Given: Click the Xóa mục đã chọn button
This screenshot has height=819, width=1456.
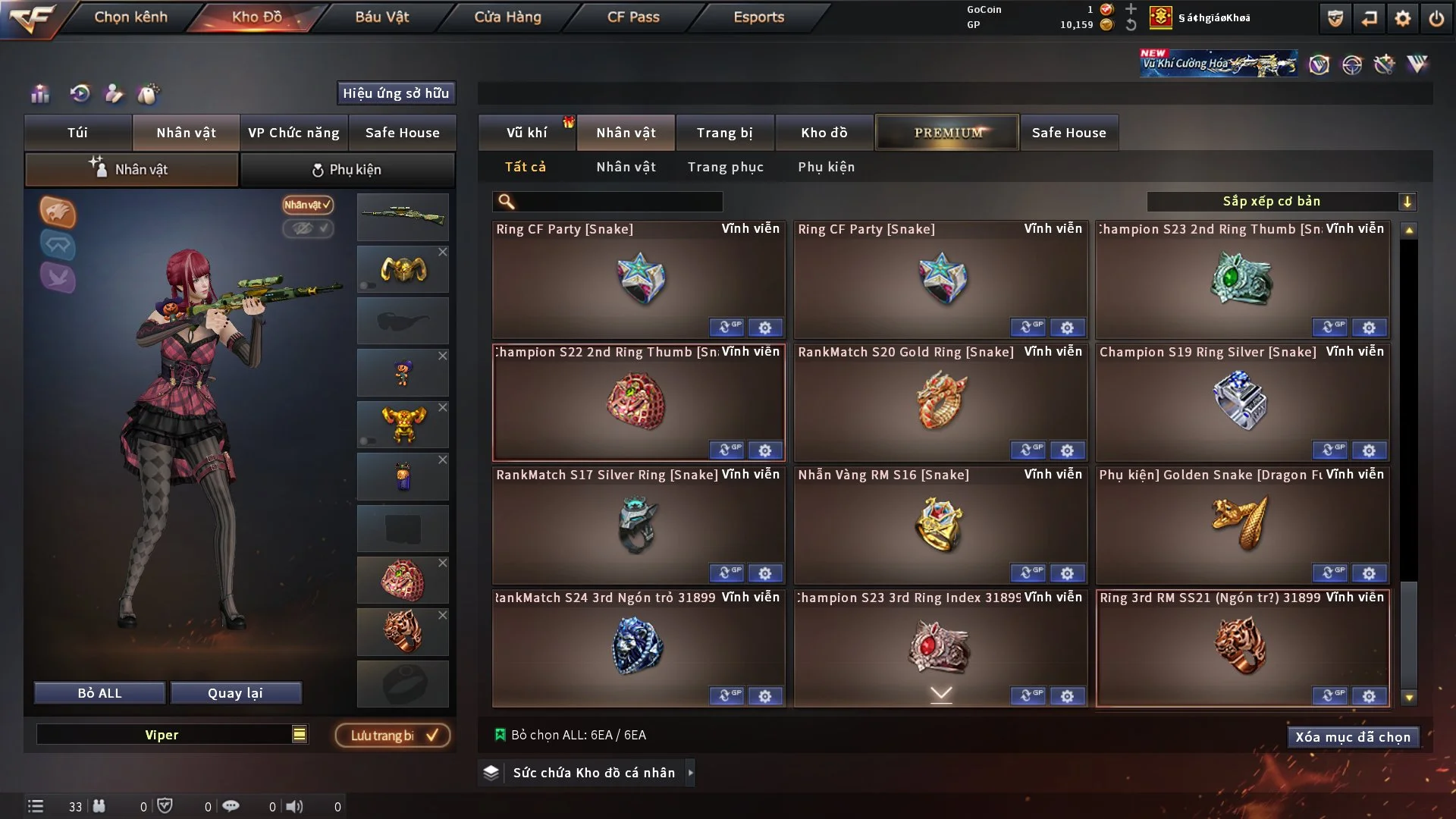Looking at the screenshot, I should 1353,736.
